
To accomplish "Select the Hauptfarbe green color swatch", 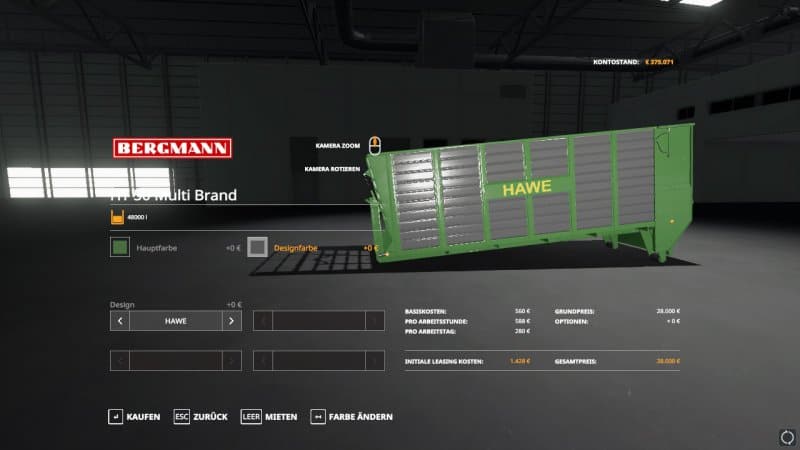I will tap(120, 247).
